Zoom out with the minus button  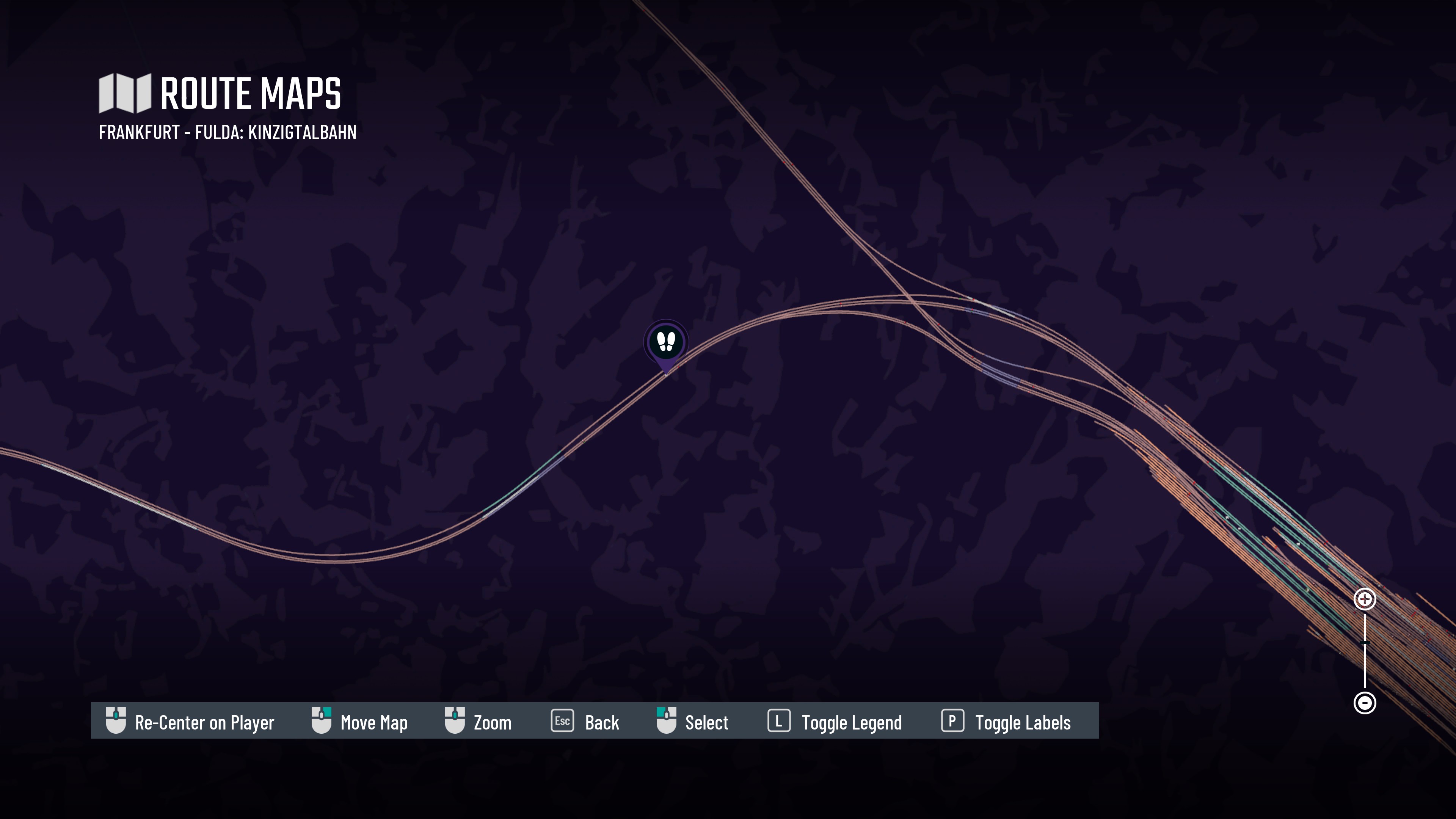click(1365, 703)
